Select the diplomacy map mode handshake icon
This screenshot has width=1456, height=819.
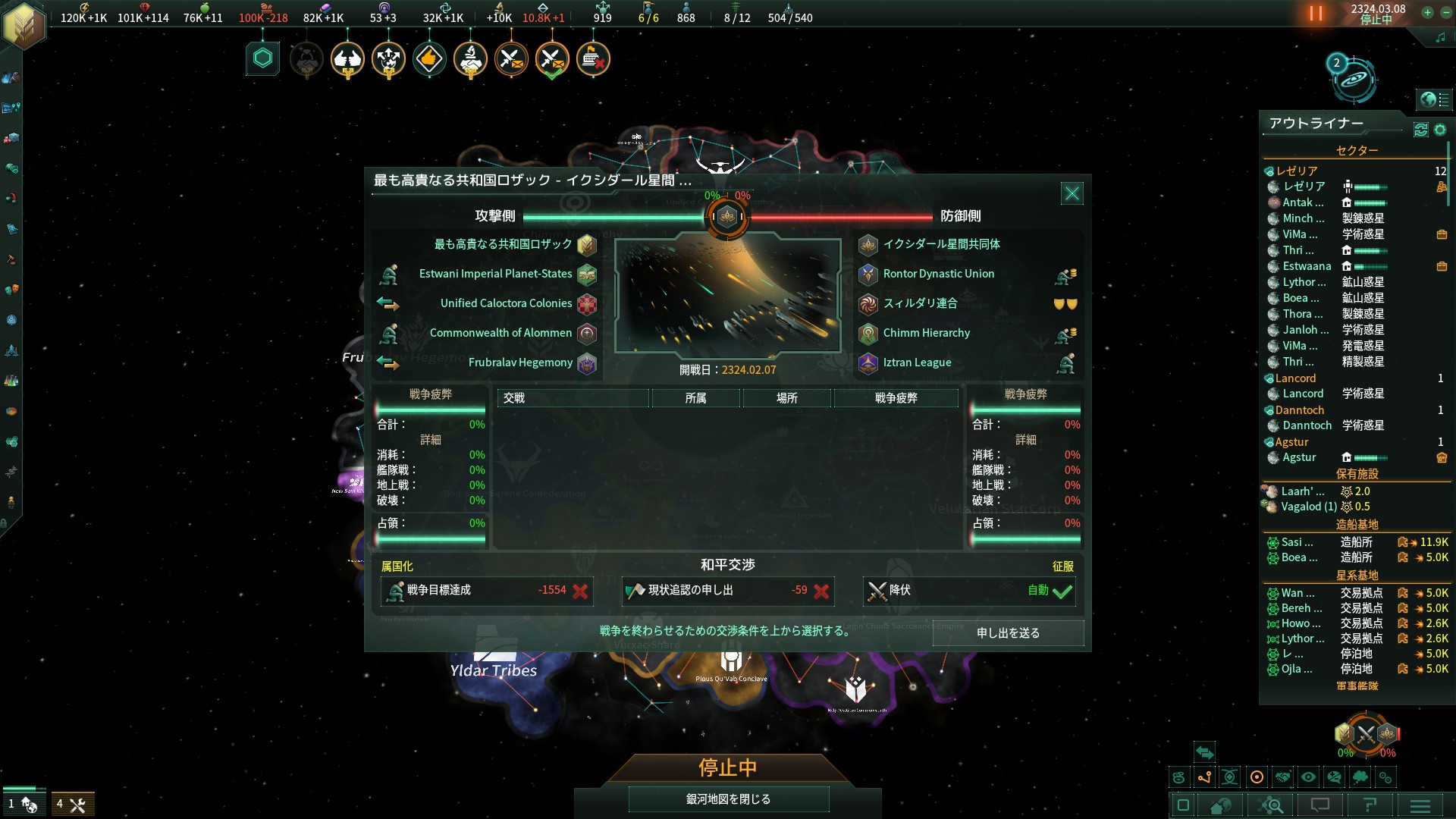1284,777
